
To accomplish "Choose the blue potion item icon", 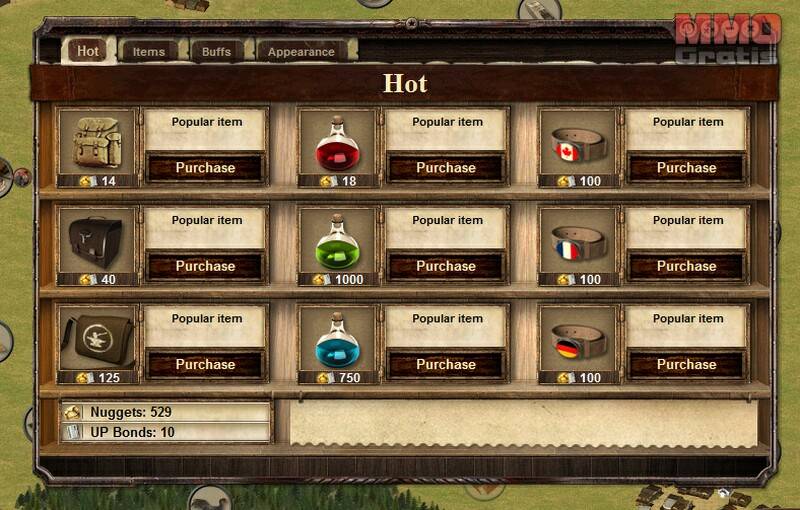I will 338,339.
